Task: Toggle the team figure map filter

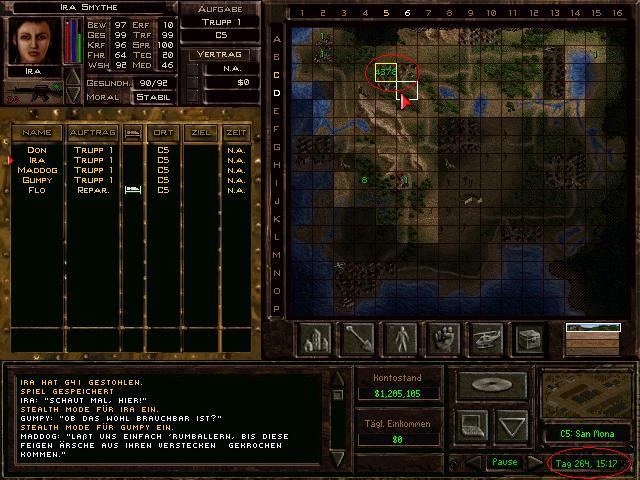Action: [x=401, y=339]
